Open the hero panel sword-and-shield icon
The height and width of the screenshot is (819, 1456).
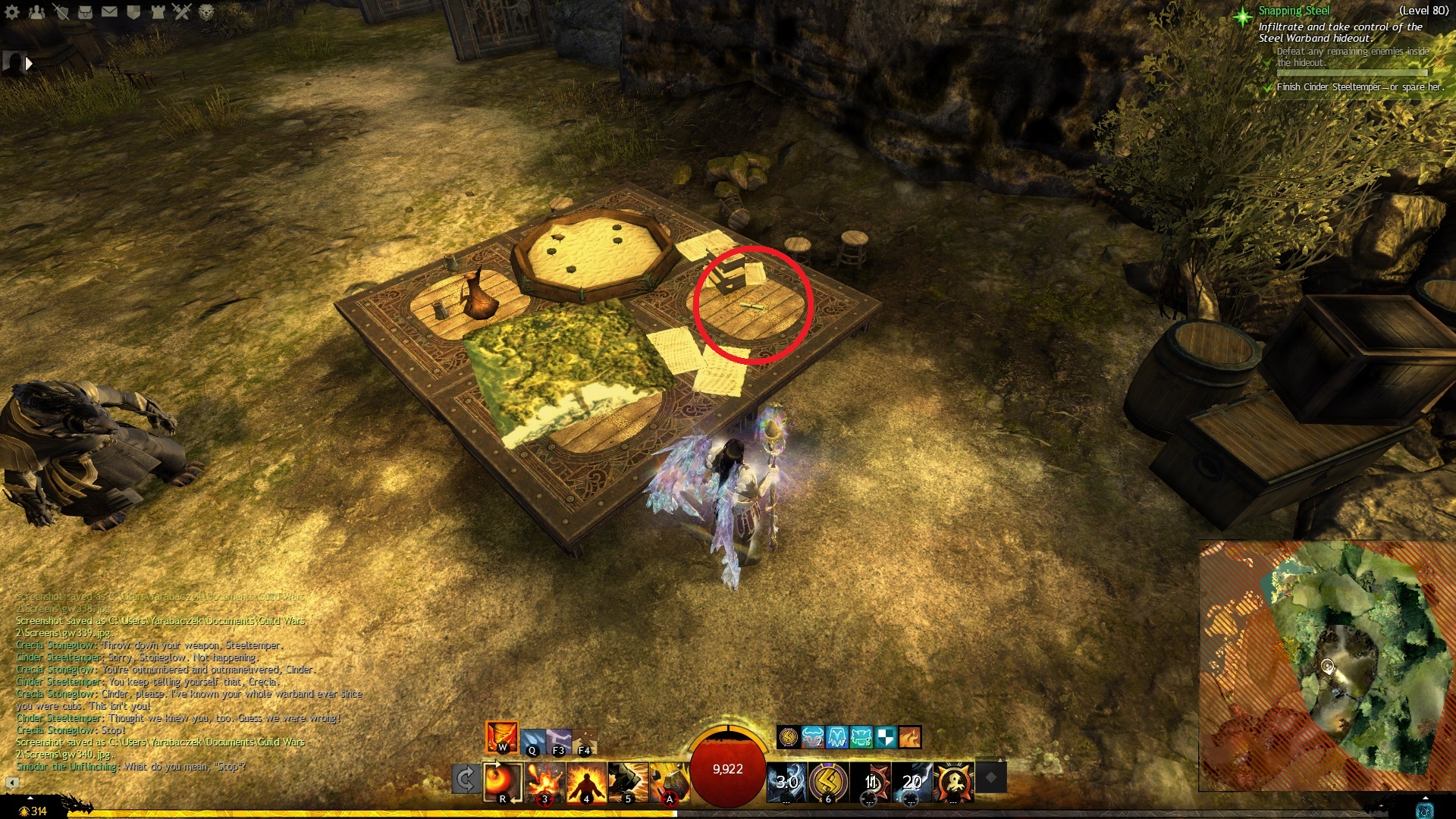pos(61,11)
